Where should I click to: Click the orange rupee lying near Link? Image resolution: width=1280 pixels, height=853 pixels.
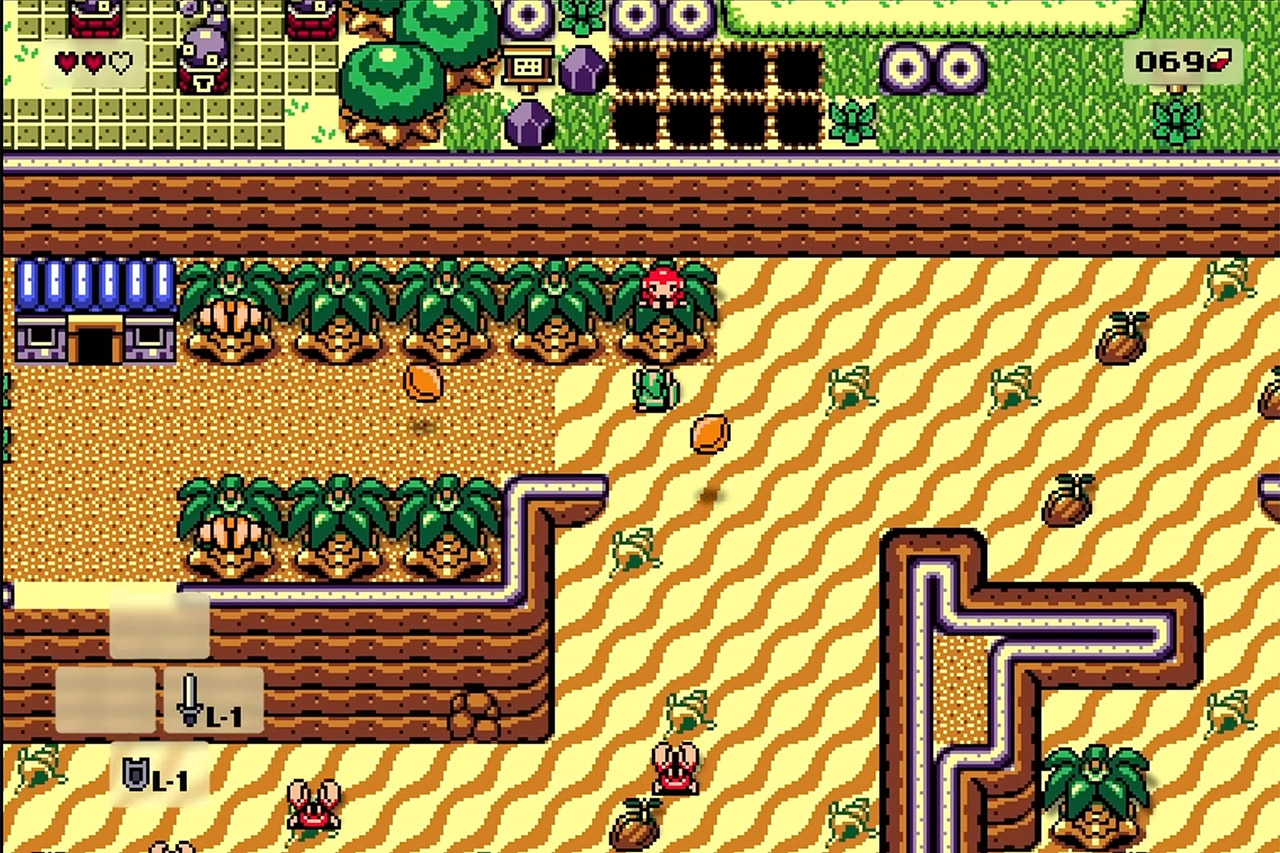707,432
